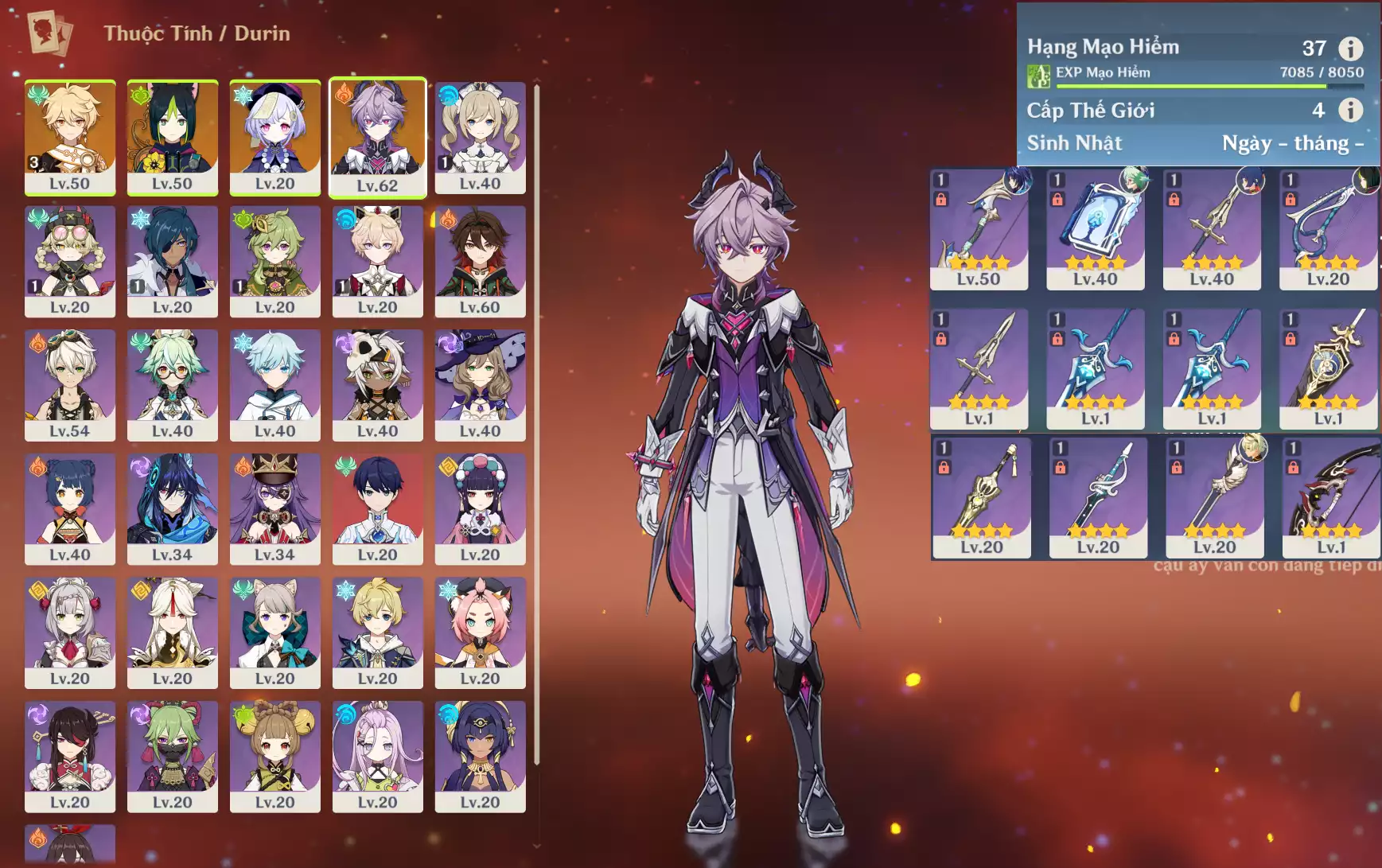Choose the blue book catalyst Lv.40

(1095, 229)
